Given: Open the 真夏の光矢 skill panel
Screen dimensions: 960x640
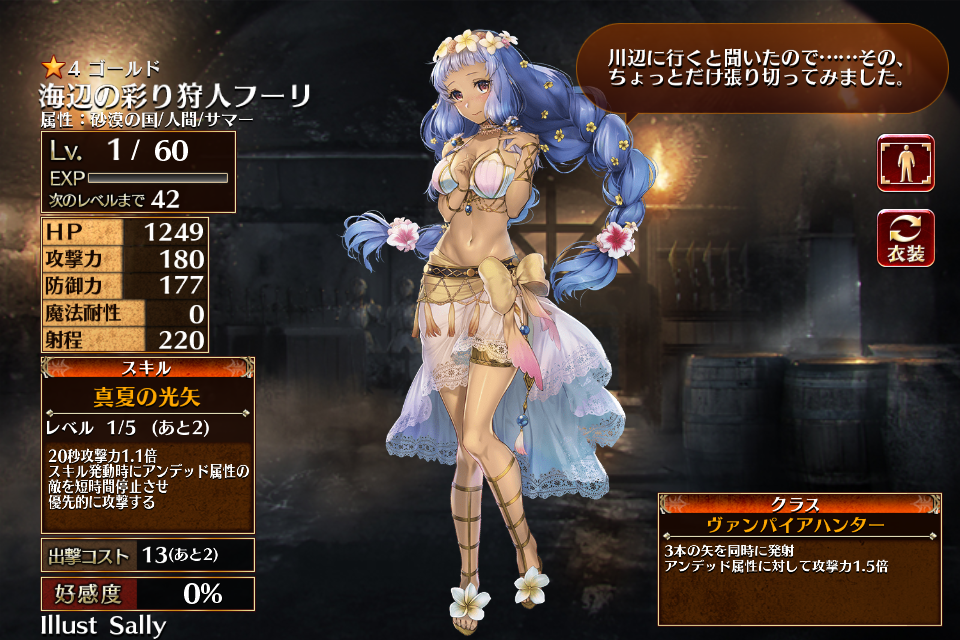Looking at the screenshot, I should (147, 444).
